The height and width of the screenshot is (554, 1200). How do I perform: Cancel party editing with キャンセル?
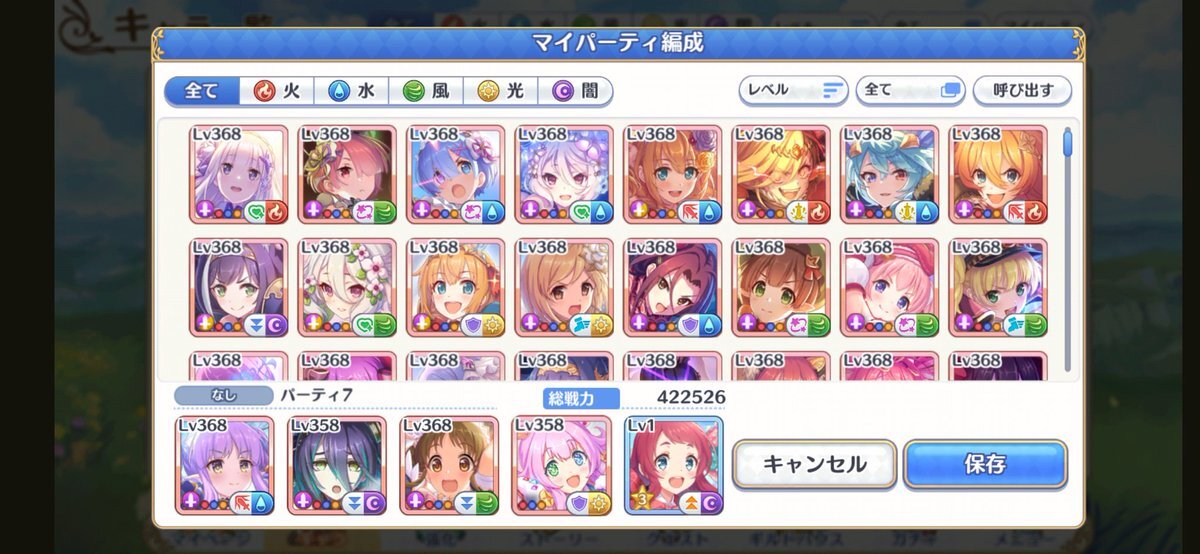pos(814,464)
